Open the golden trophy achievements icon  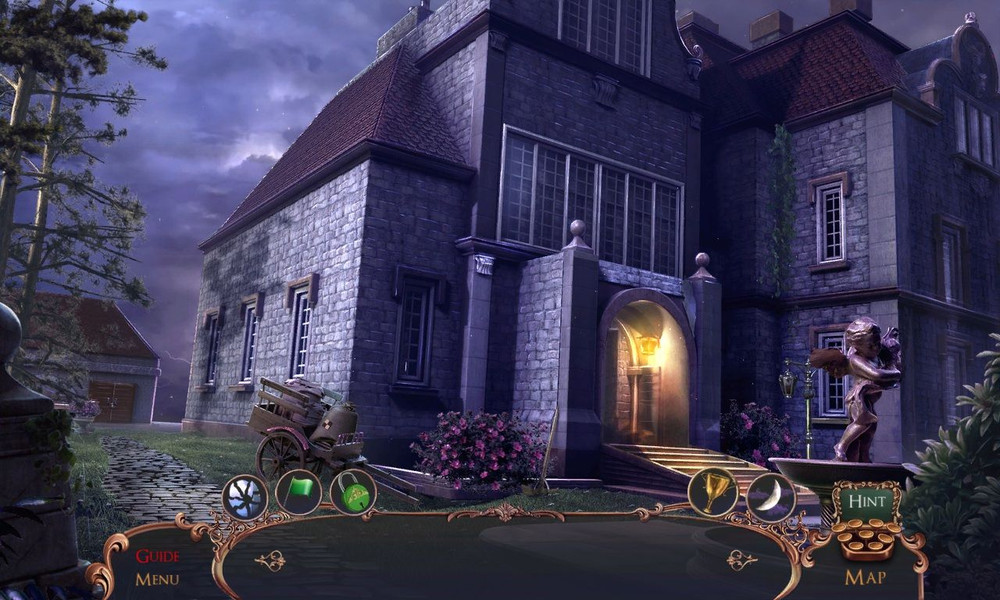tap(712, 492)
